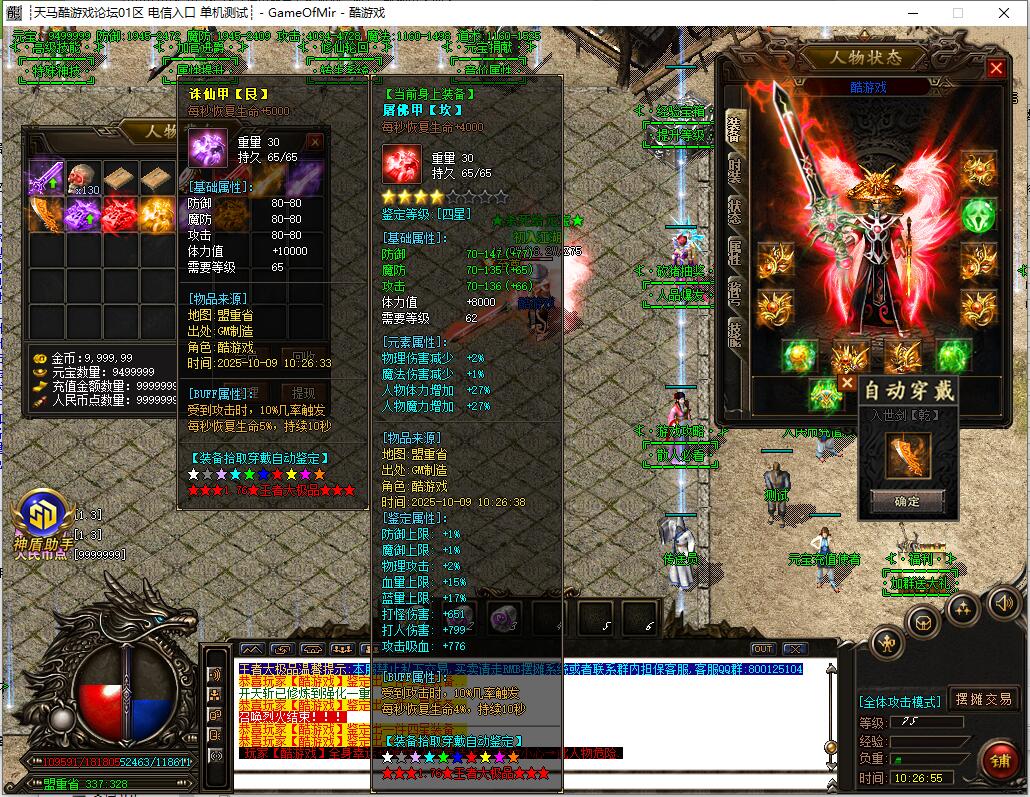Close the character status panel

(996, 68)
